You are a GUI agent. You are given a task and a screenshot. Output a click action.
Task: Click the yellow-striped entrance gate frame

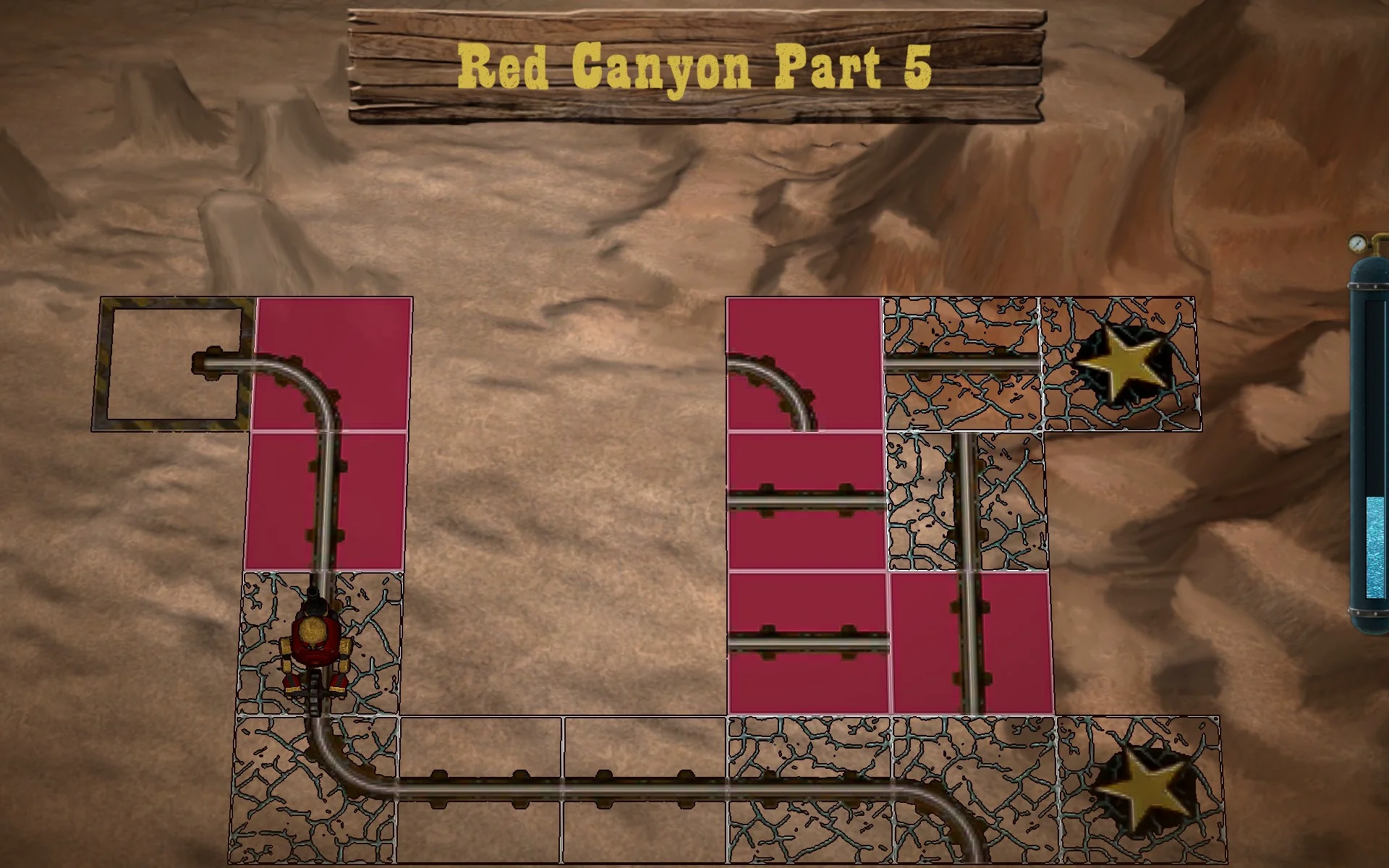point(174,362)
